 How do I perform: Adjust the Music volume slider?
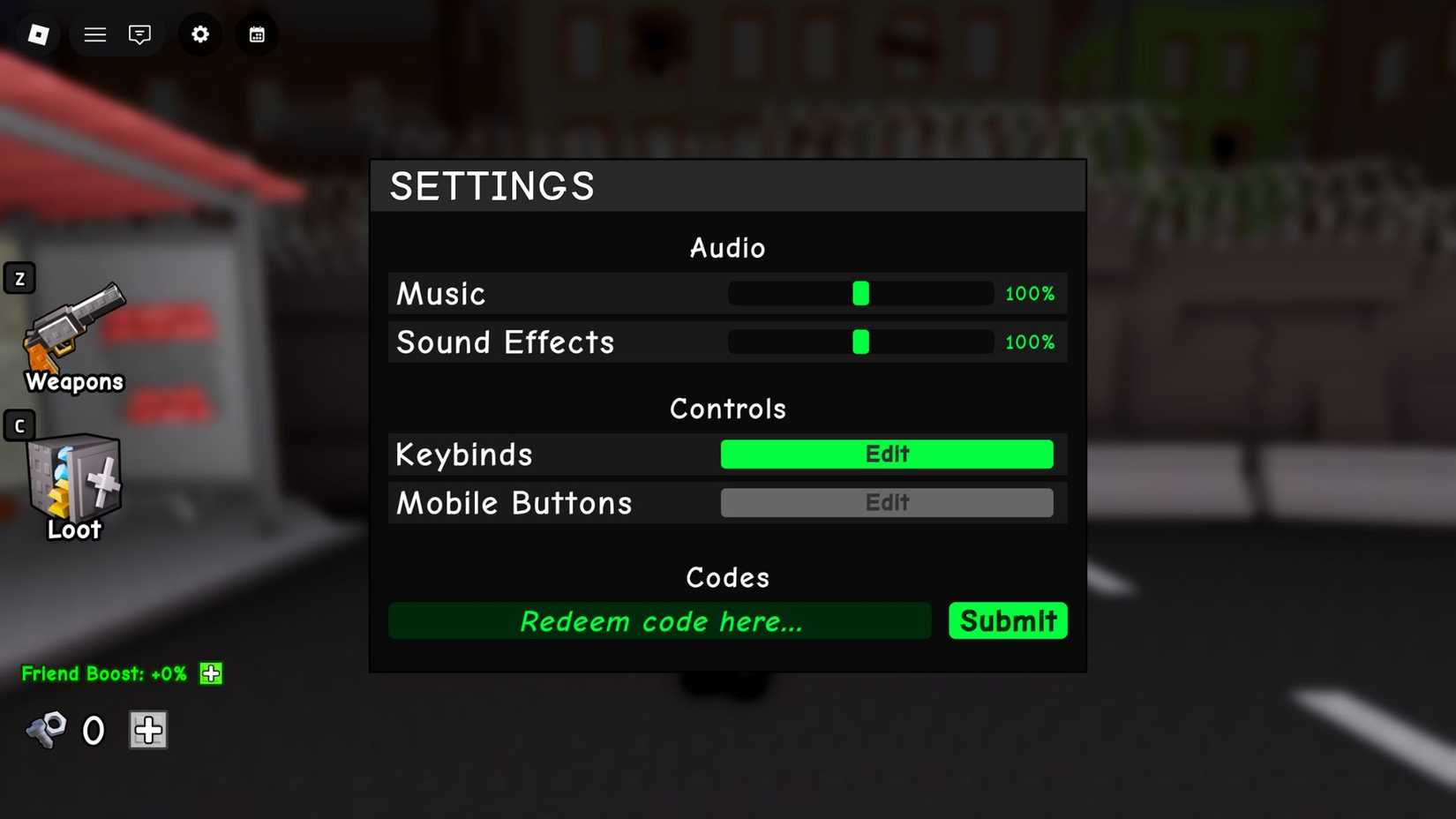(860, 293)
